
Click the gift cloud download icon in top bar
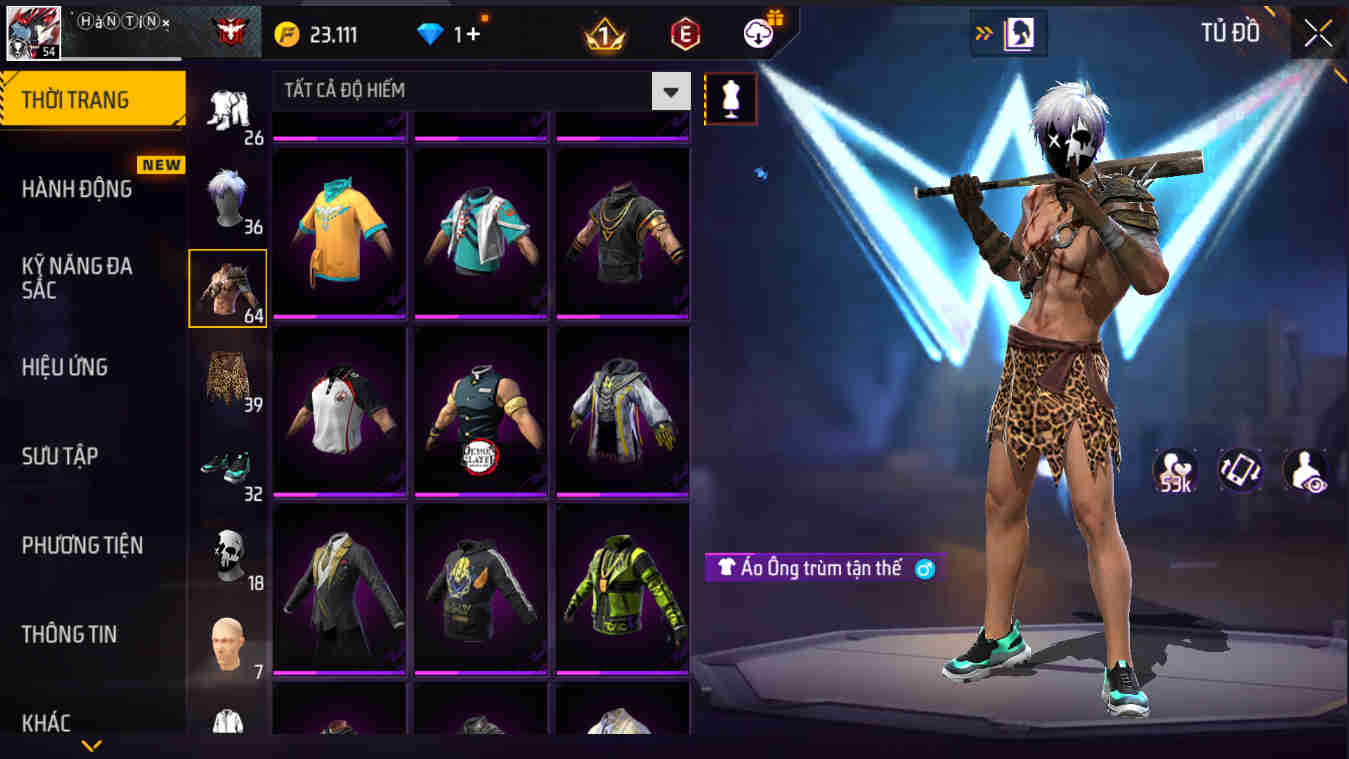757,31
